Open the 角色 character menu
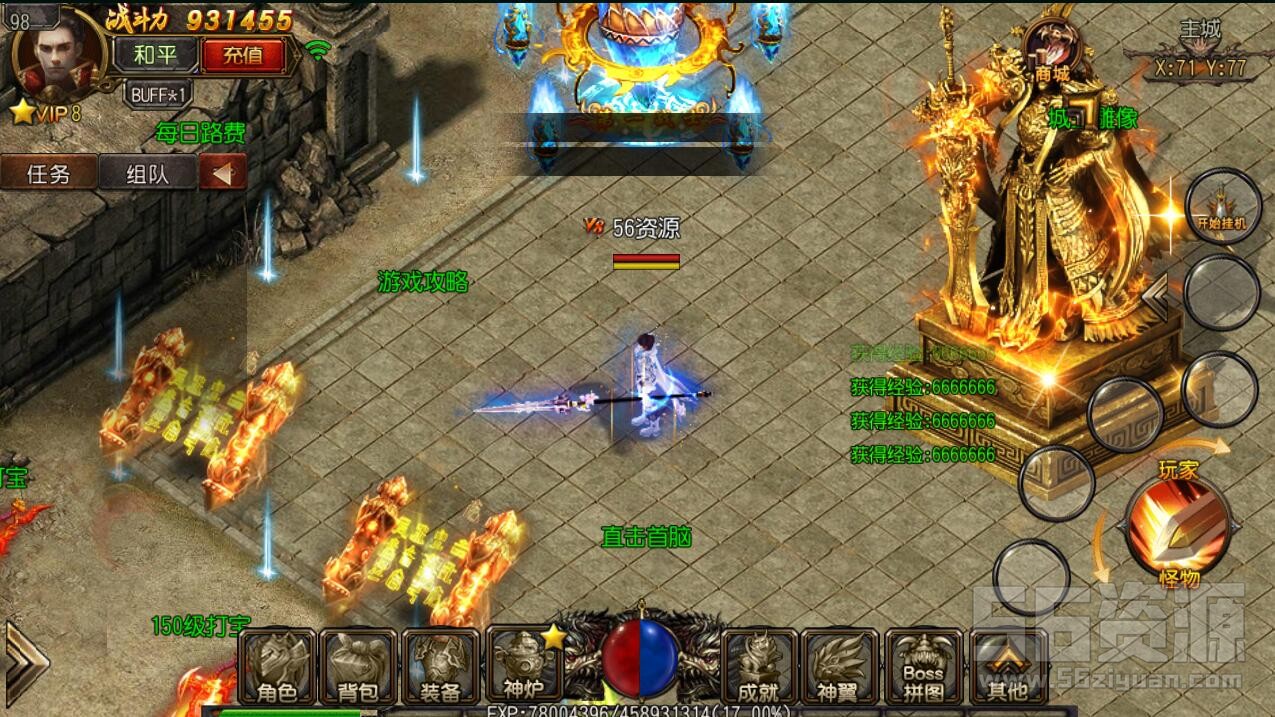The image size is (1275, 717). point(277,667)
